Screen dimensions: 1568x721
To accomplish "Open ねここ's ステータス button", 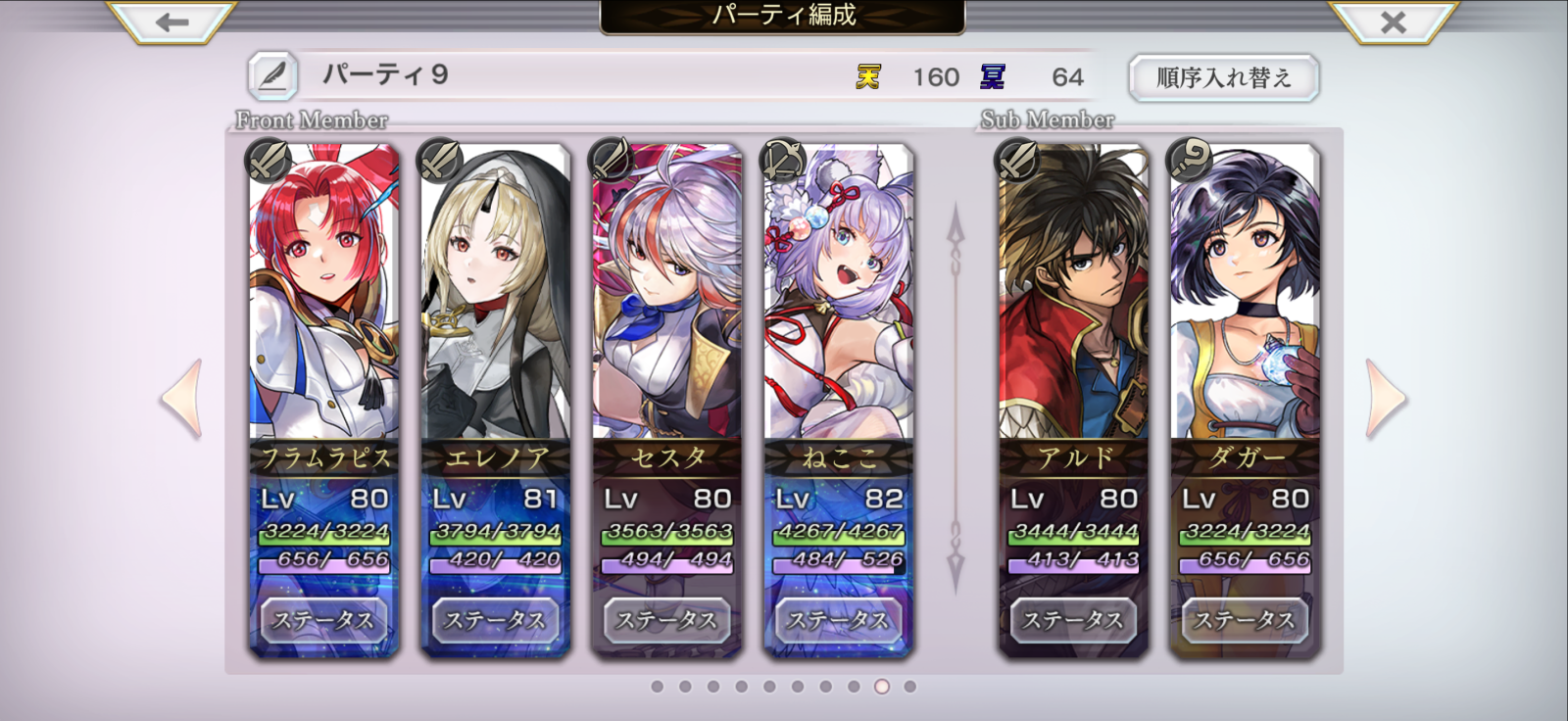I will 839,620.
